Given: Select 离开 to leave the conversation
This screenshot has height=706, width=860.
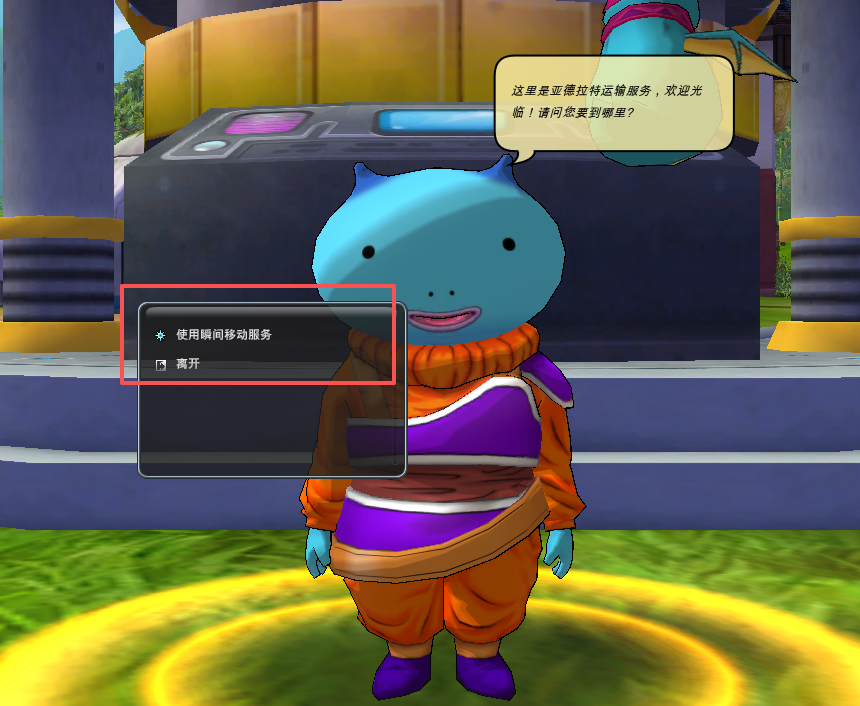Looking at the screenshot, I should pyautogui.click(x=188, y=365).
